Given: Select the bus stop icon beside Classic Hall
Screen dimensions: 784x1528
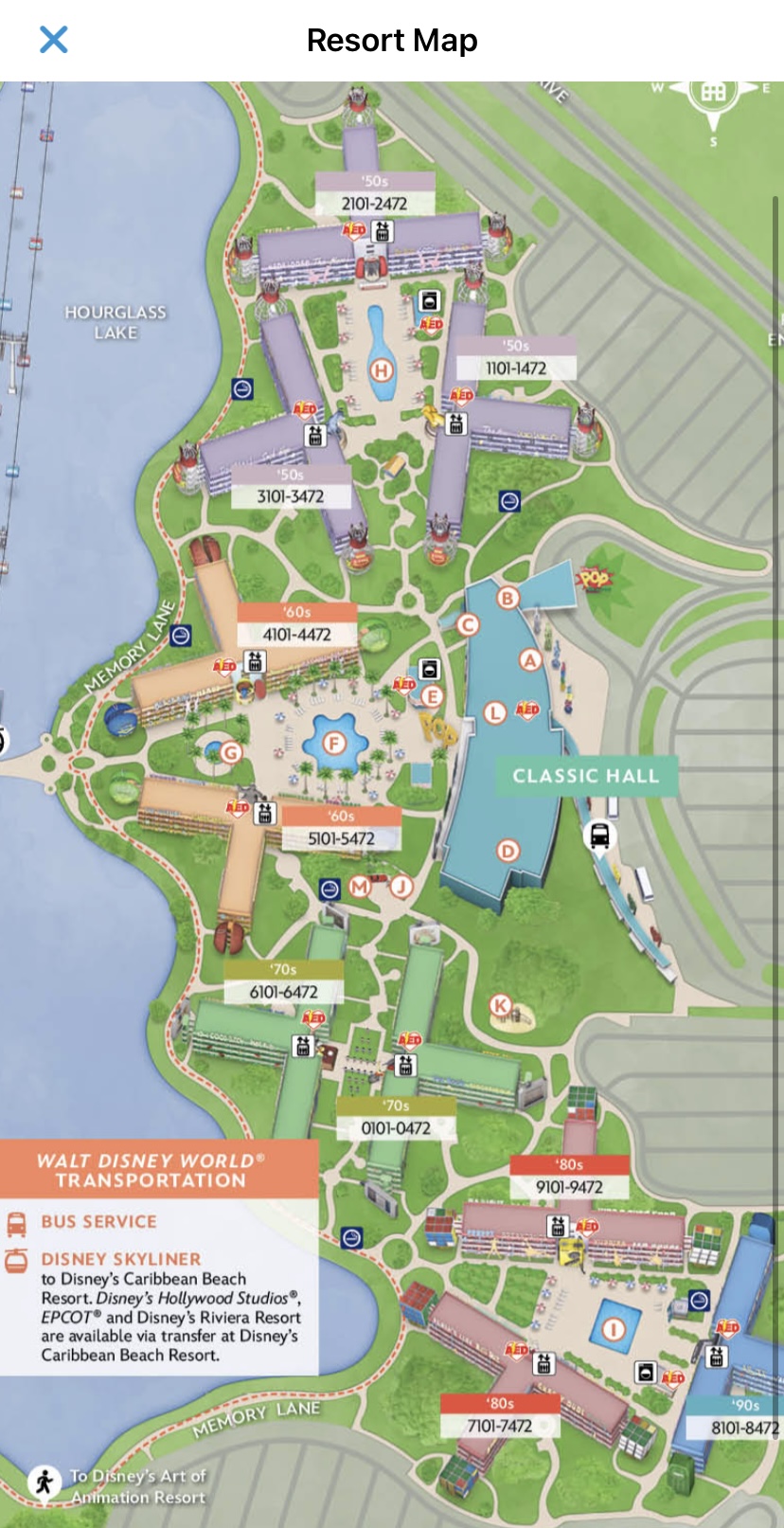Looking at the screenshot, I should (x=599, y=836).
